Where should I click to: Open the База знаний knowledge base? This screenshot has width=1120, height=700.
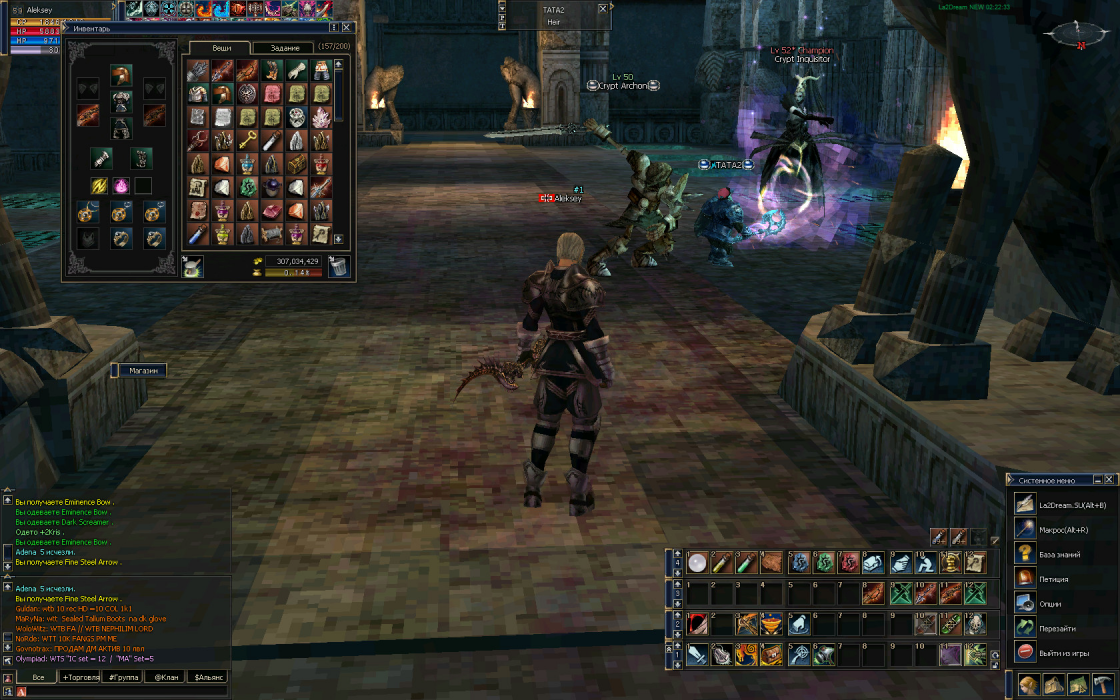(1060, 554)
